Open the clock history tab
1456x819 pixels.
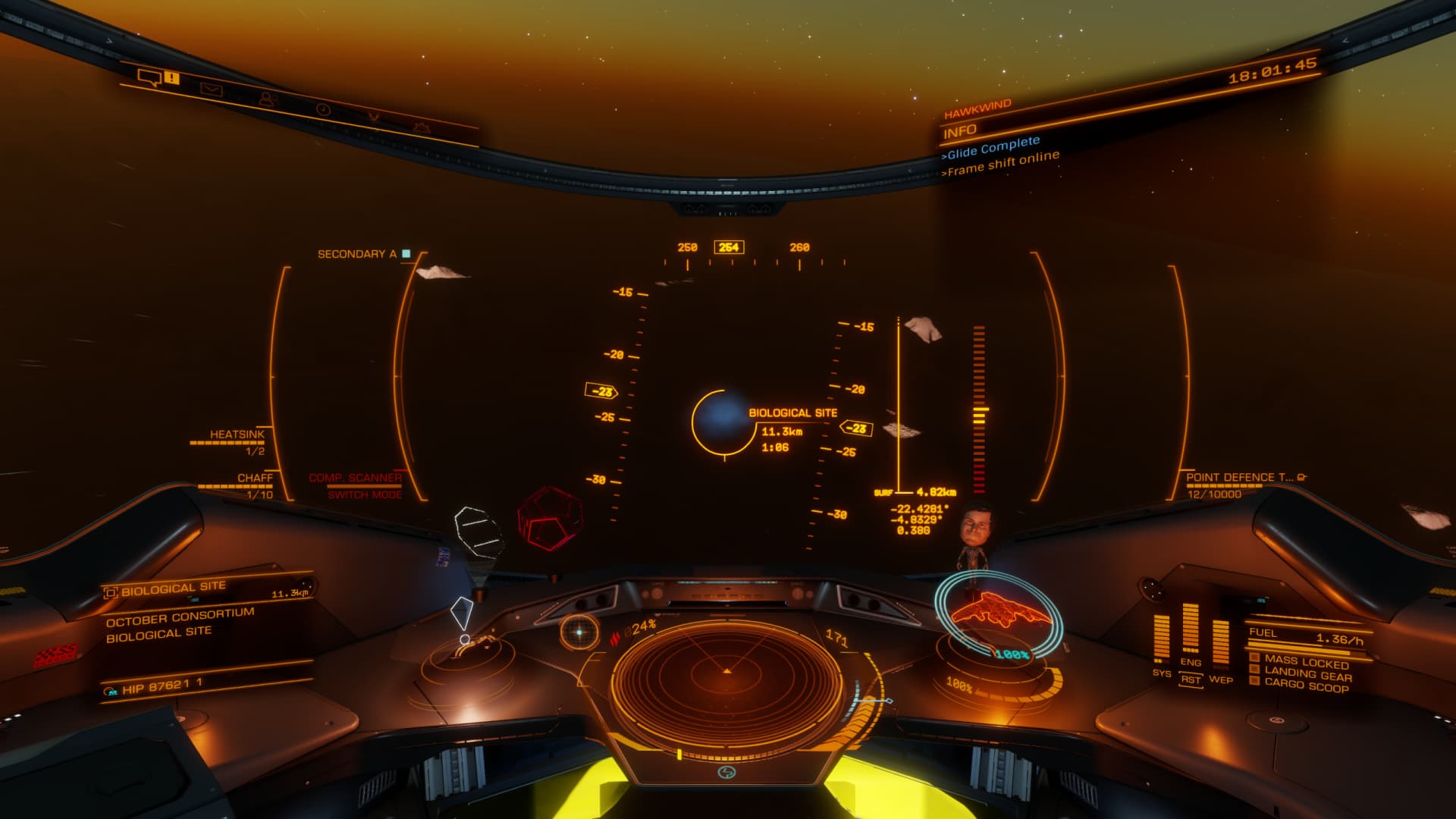pos(323,109)
